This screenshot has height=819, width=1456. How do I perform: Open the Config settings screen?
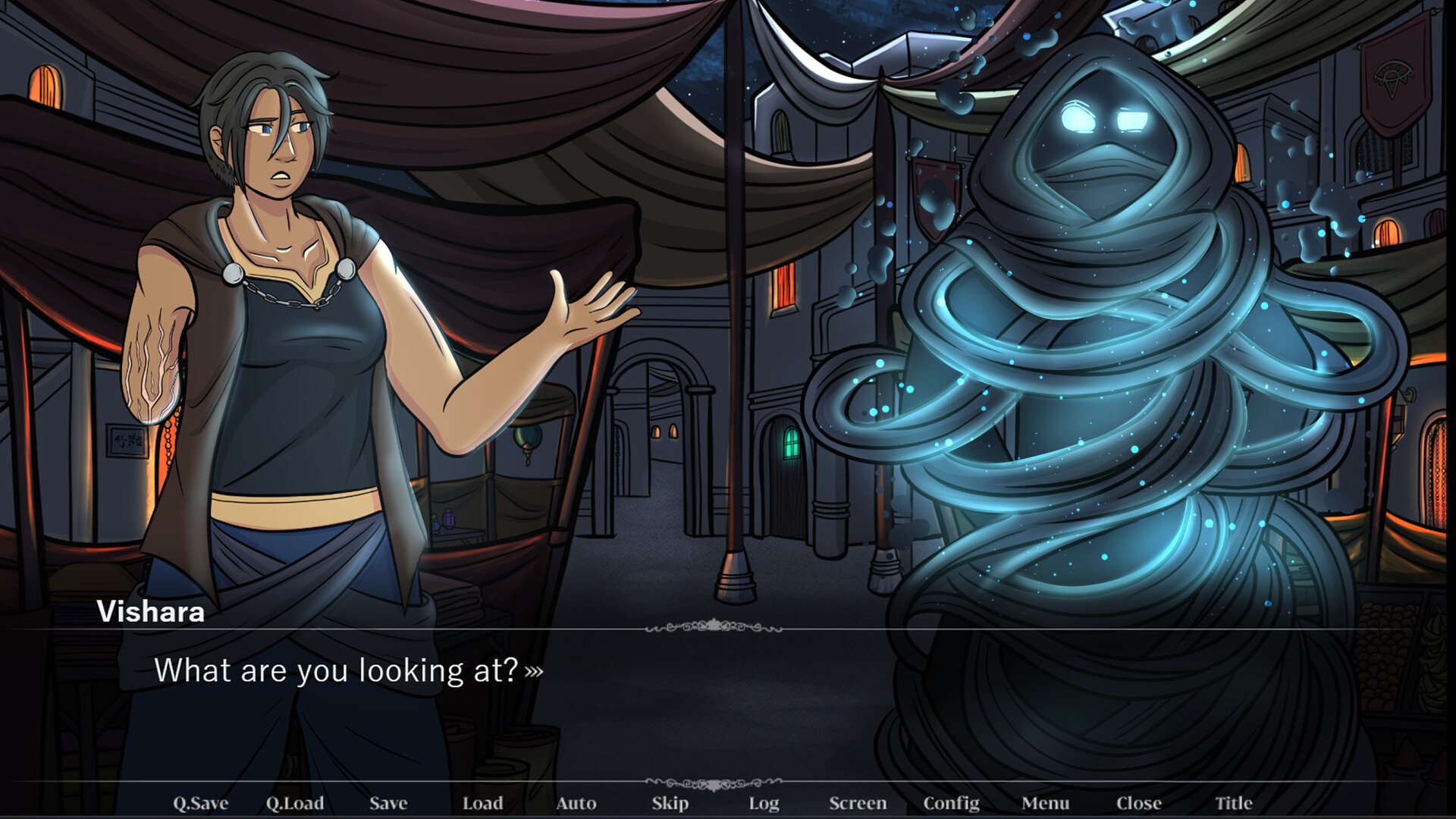pos(952,802)
